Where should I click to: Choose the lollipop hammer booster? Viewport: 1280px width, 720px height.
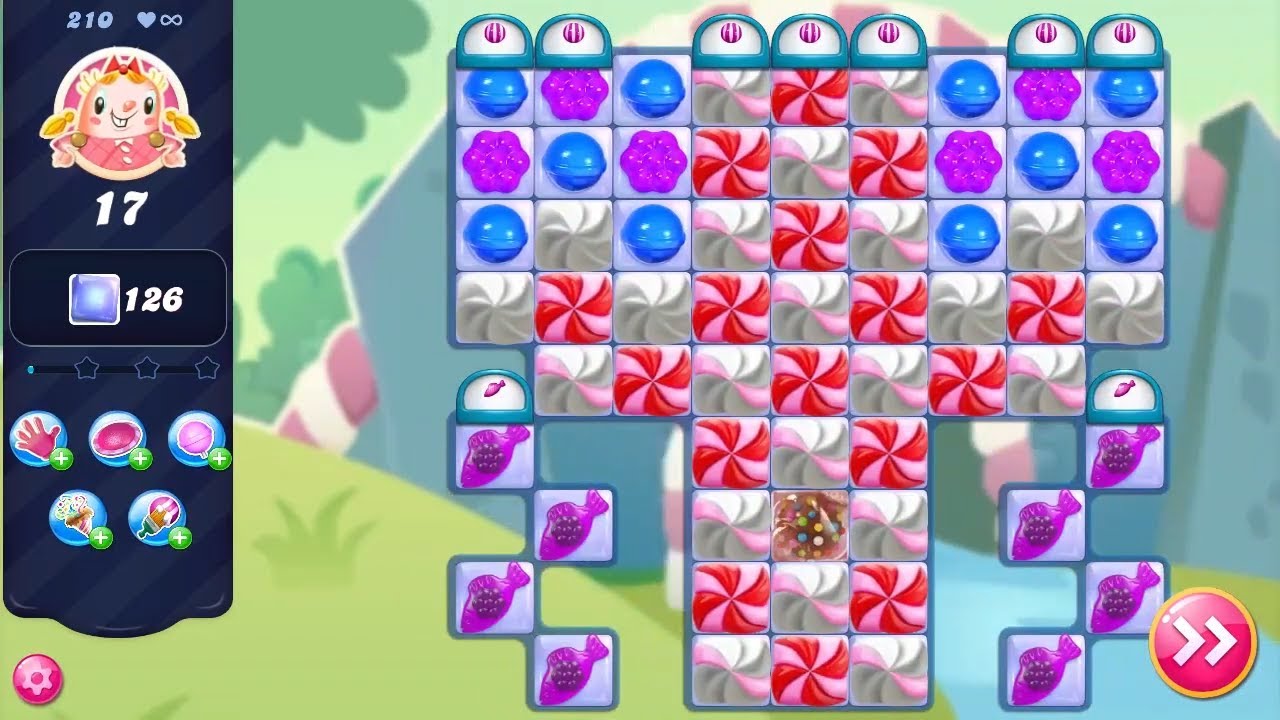pyautogui.click(x=196, y=440)
